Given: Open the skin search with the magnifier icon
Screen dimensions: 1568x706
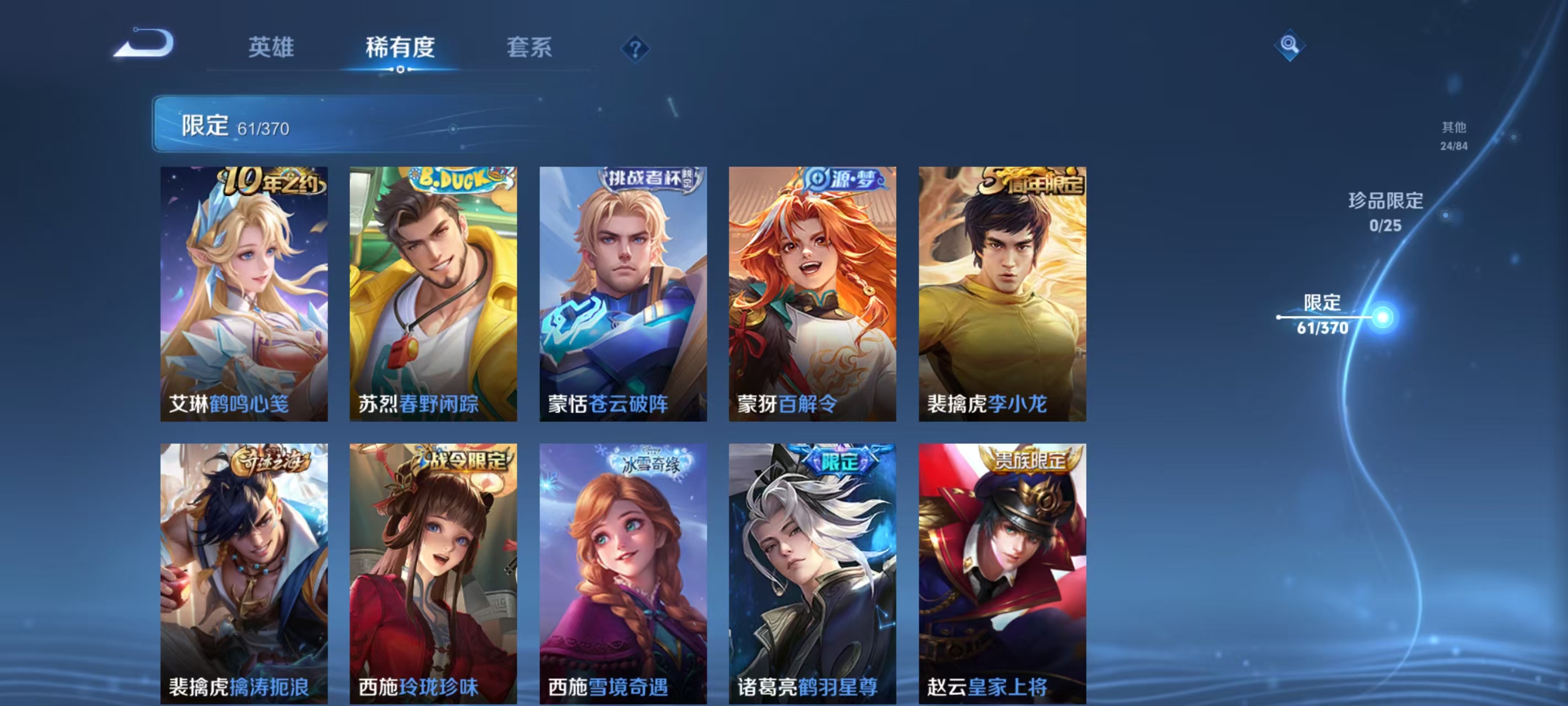Looking at the screenshot, I should (1291, 45).
